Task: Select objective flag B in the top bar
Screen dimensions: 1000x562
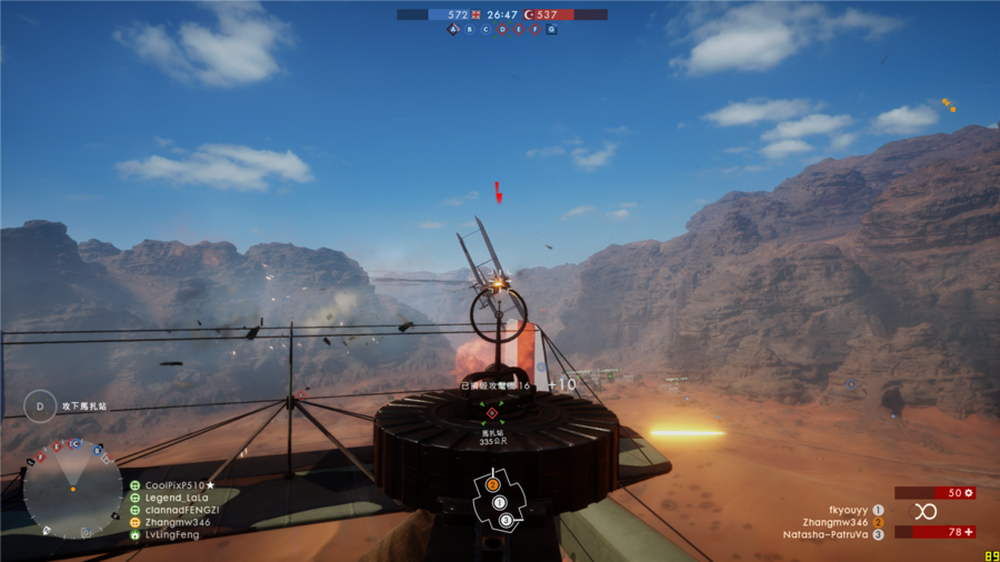Action: pyautogui.click(x=470, y=30)
